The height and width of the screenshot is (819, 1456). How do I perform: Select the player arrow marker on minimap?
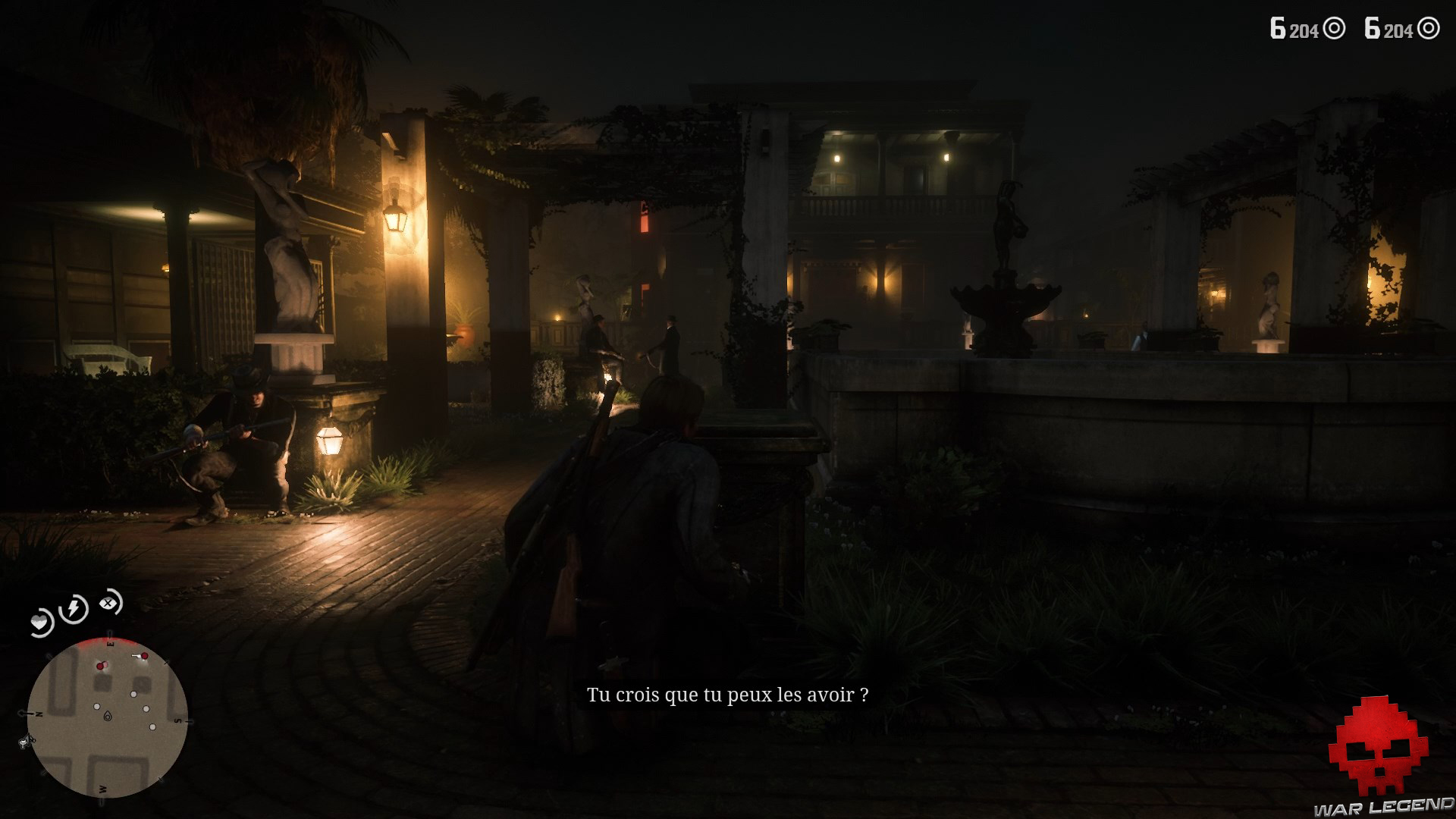[x=107, y=717]
